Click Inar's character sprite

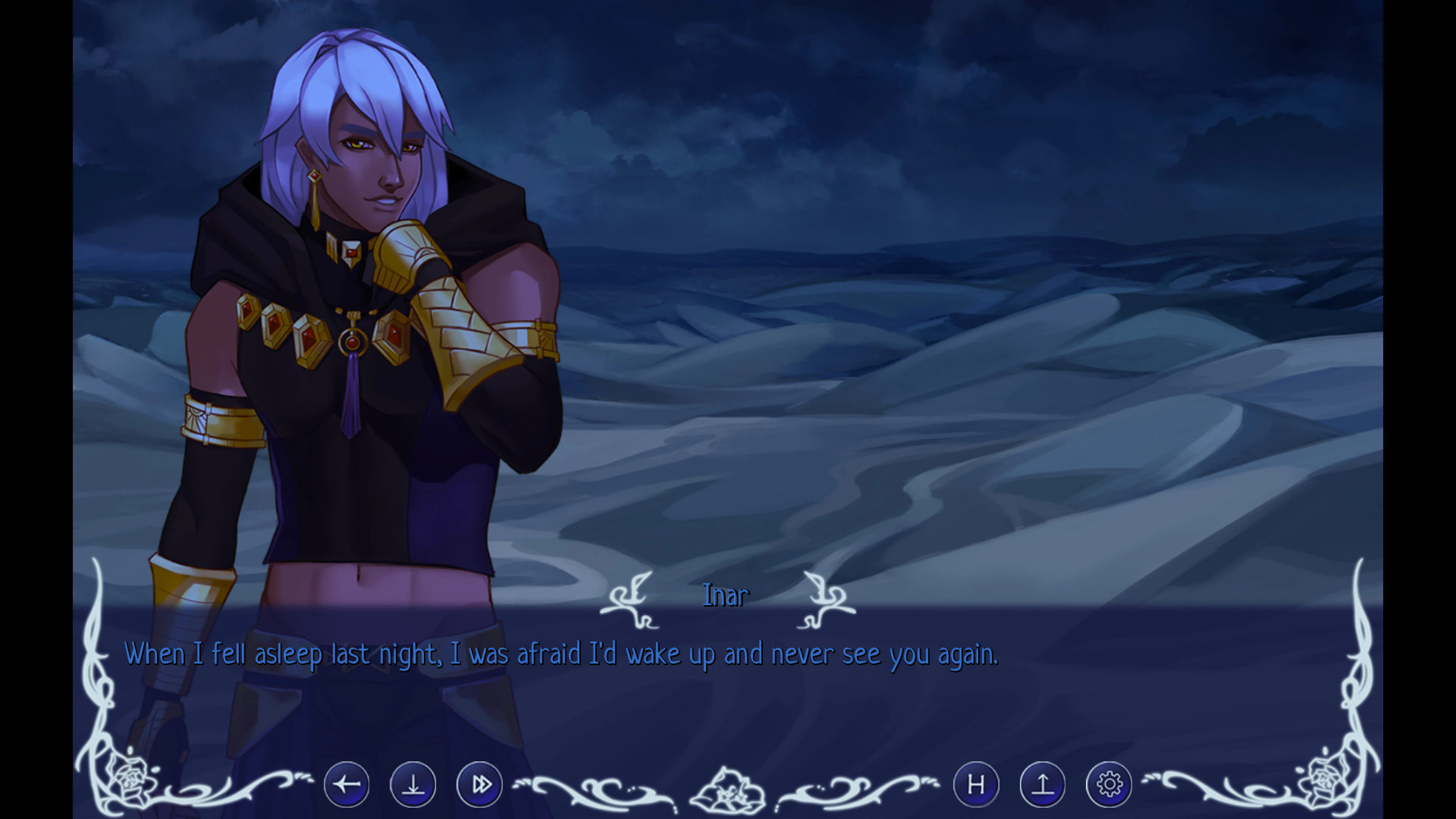click(x=362, y=282)
